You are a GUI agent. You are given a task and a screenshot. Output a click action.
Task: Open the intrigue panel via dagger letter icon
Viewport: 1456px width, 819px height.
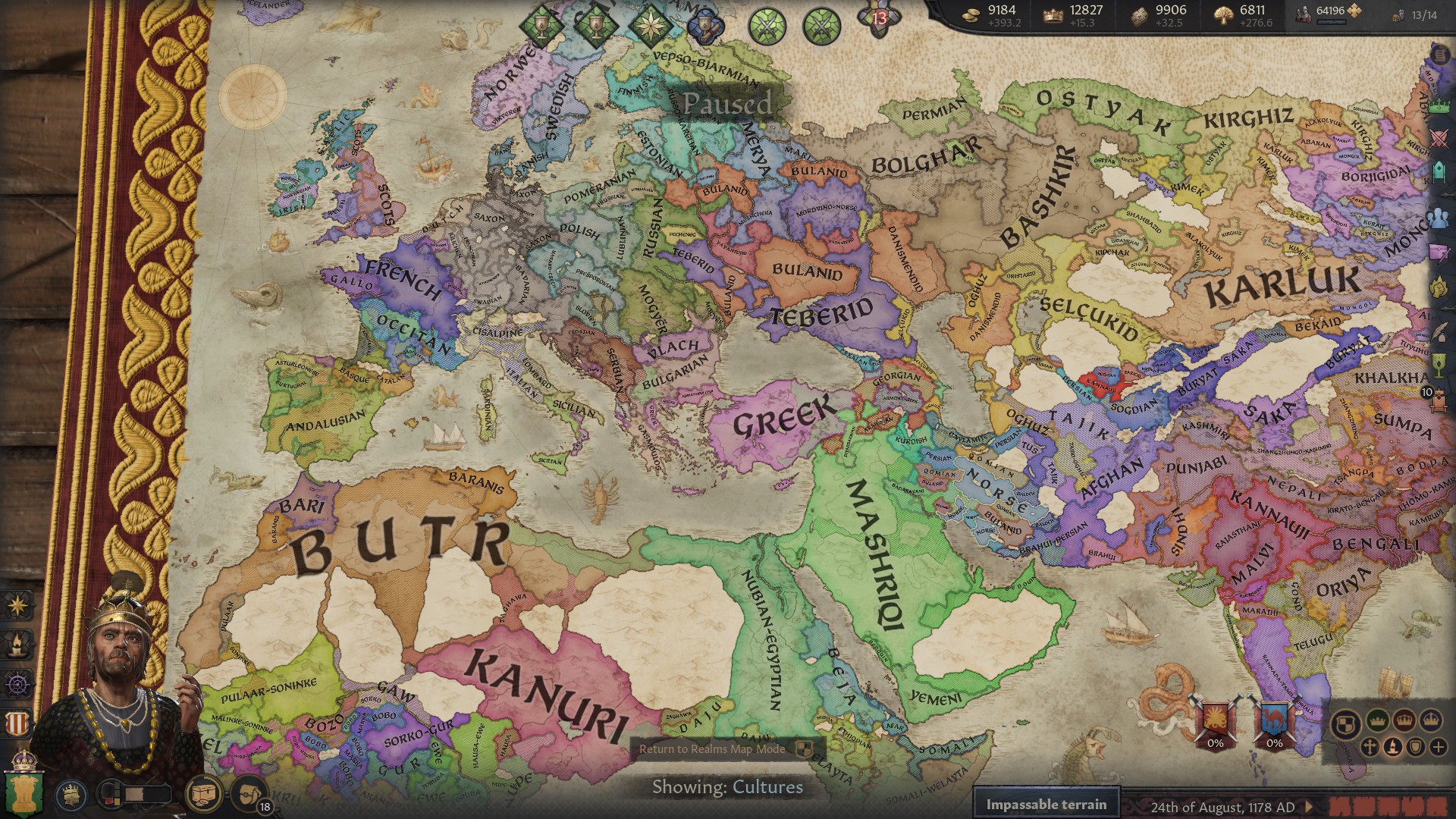coord(1439,253)
